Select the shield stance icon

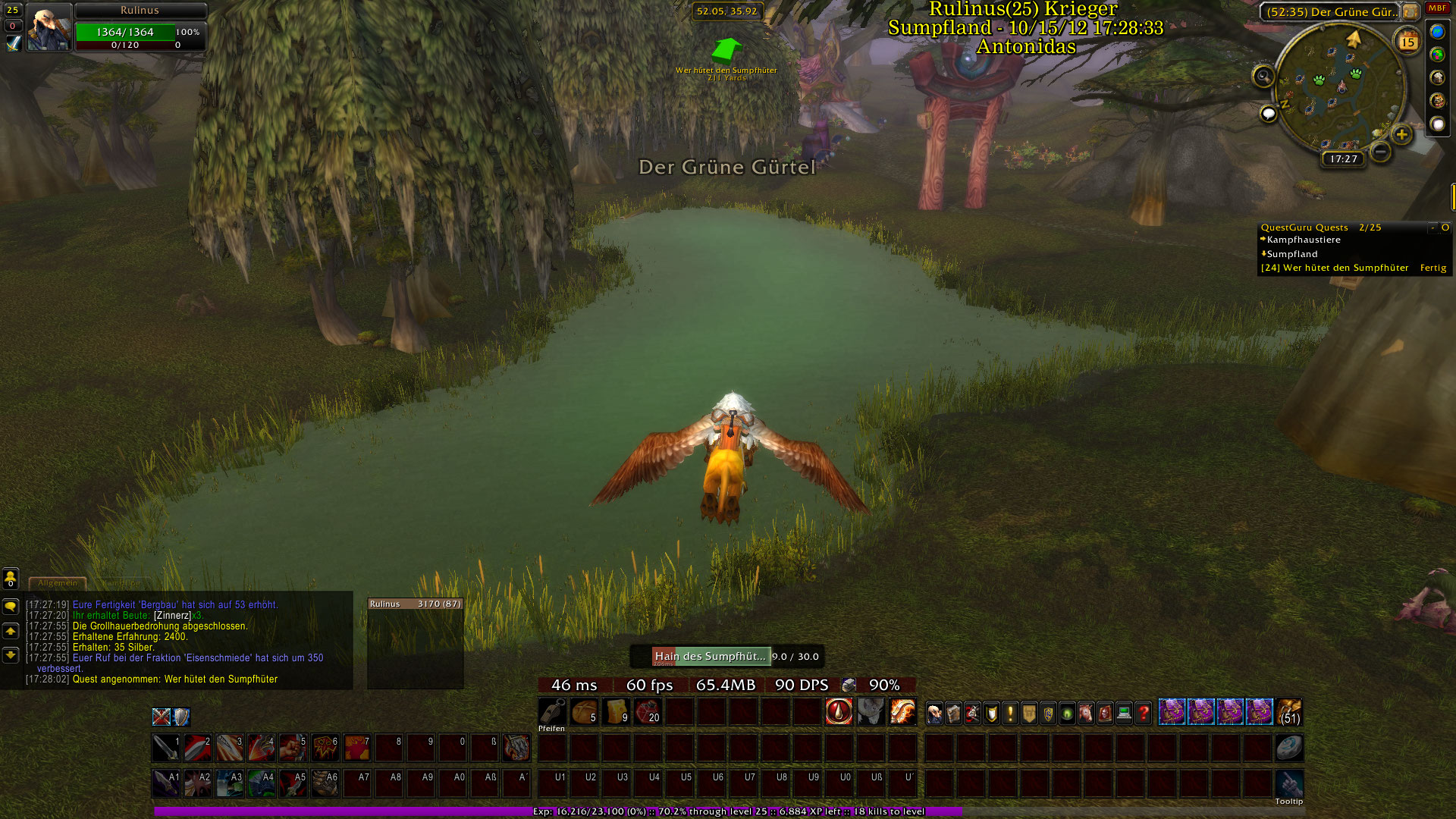coord(181,717)
